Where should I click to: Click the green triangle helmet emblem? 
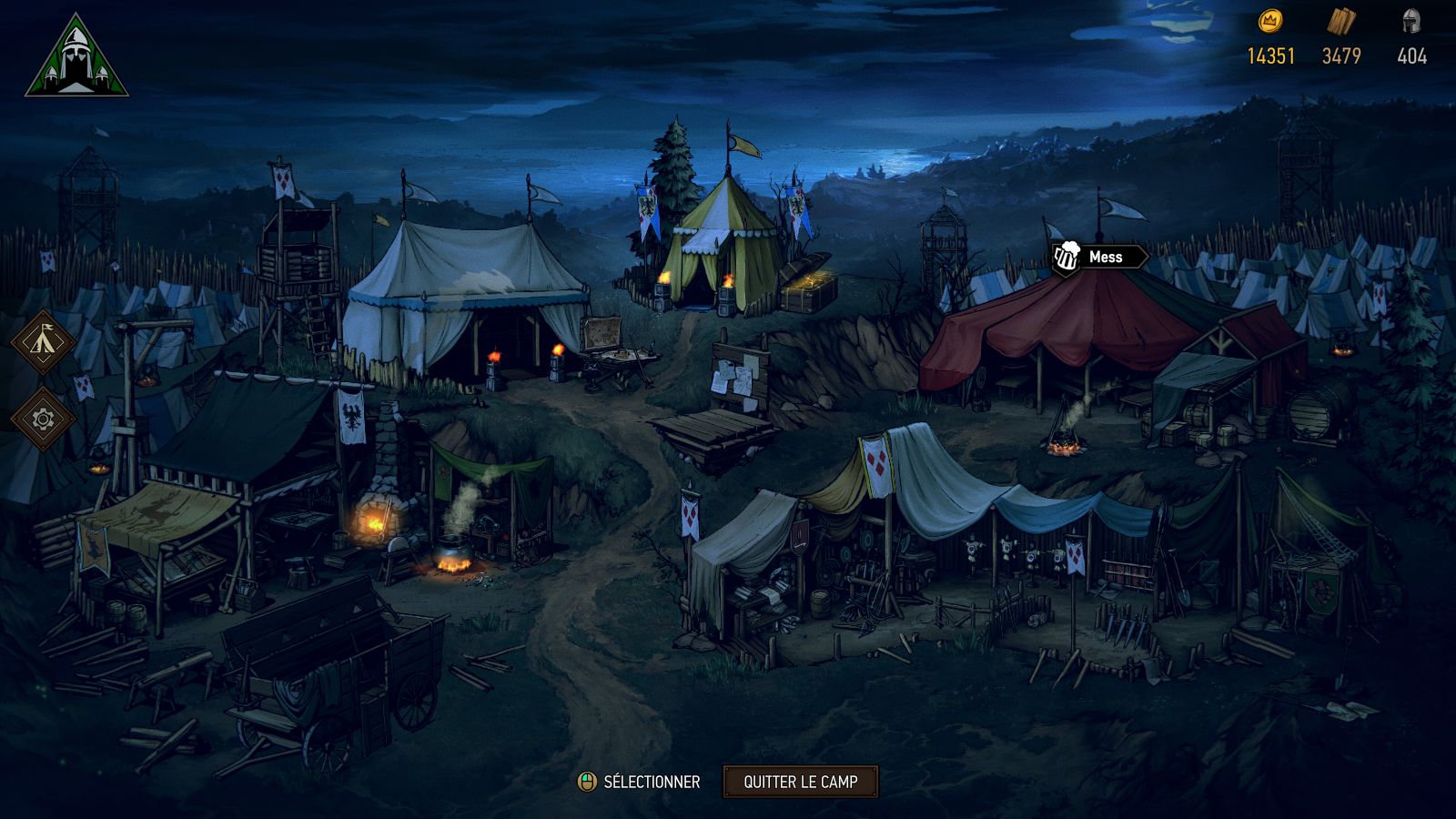point(76,59)
